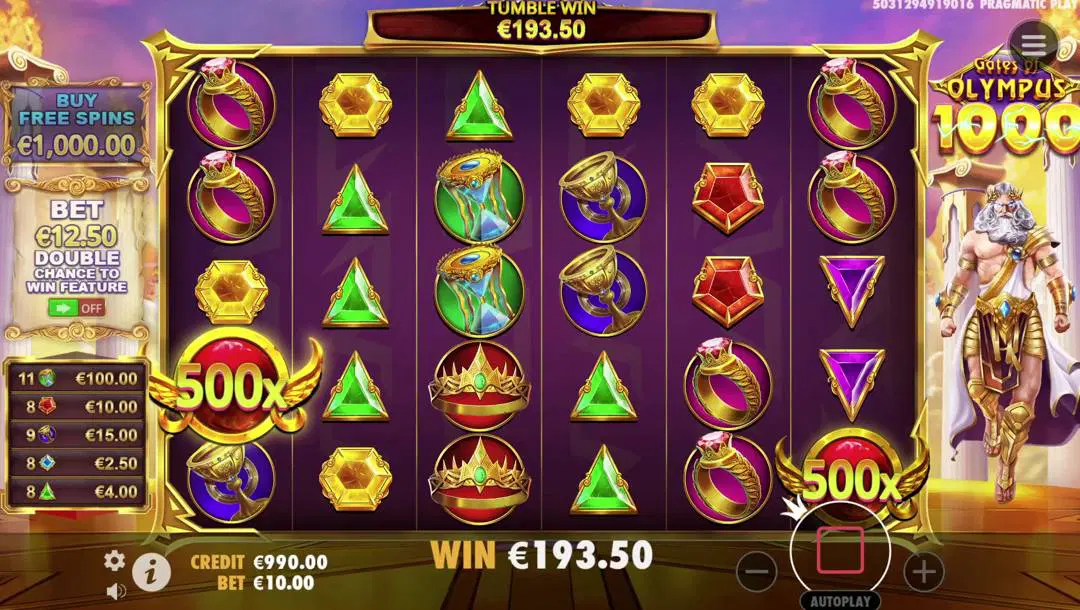Screen dimensions: 1080x610
Task: Show the game information page
Action: coord(151,571)
